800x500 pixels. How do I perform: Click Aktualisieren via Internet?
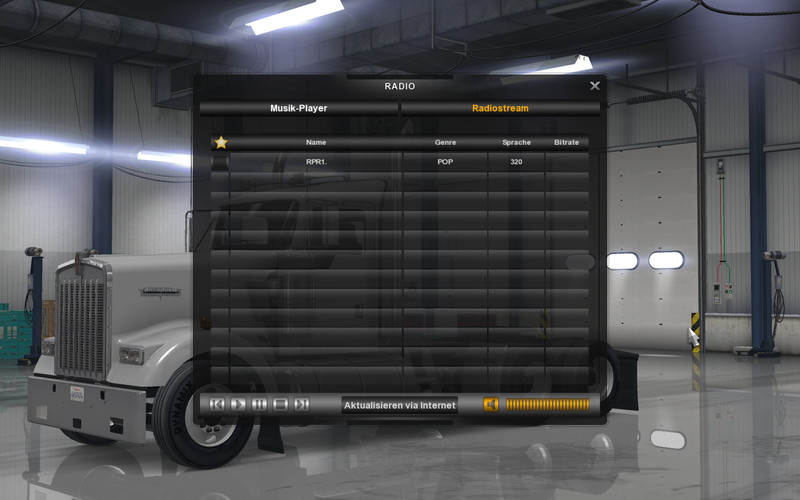[399, 404]
